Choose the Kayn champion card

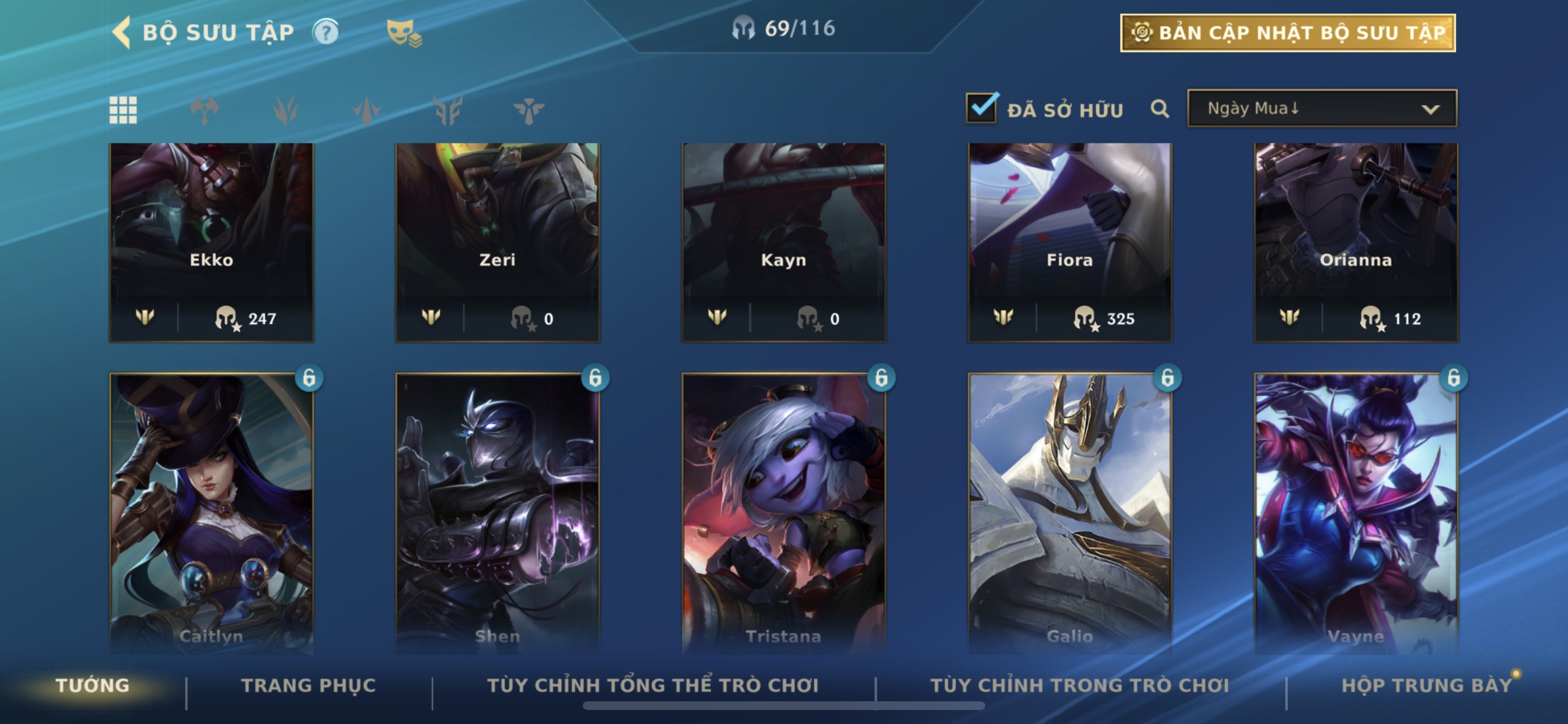pyautogui.click(x=783, y=241)
